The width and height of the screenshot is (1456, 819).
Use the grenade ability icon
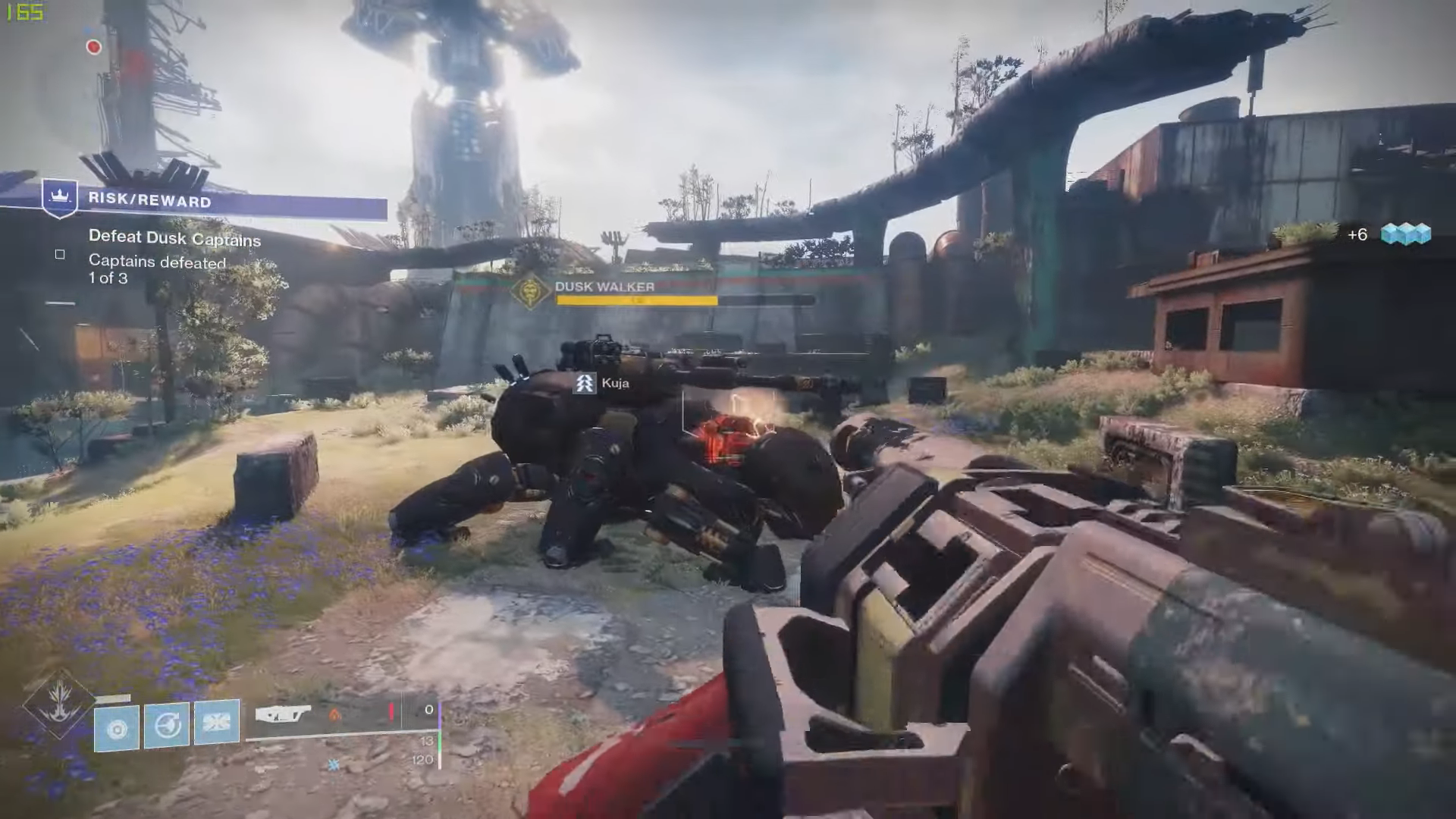coord(117,728)
